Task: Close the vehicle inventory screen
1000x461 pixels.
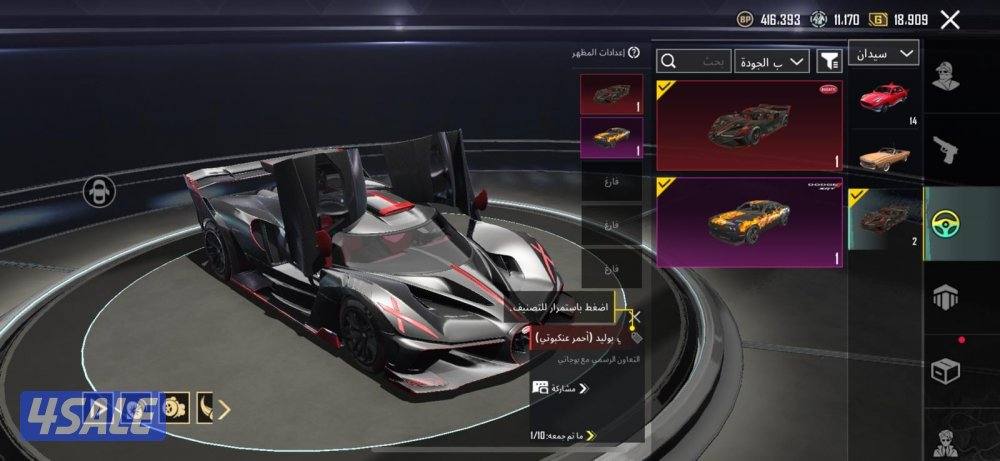Action: tap(950, 19)
